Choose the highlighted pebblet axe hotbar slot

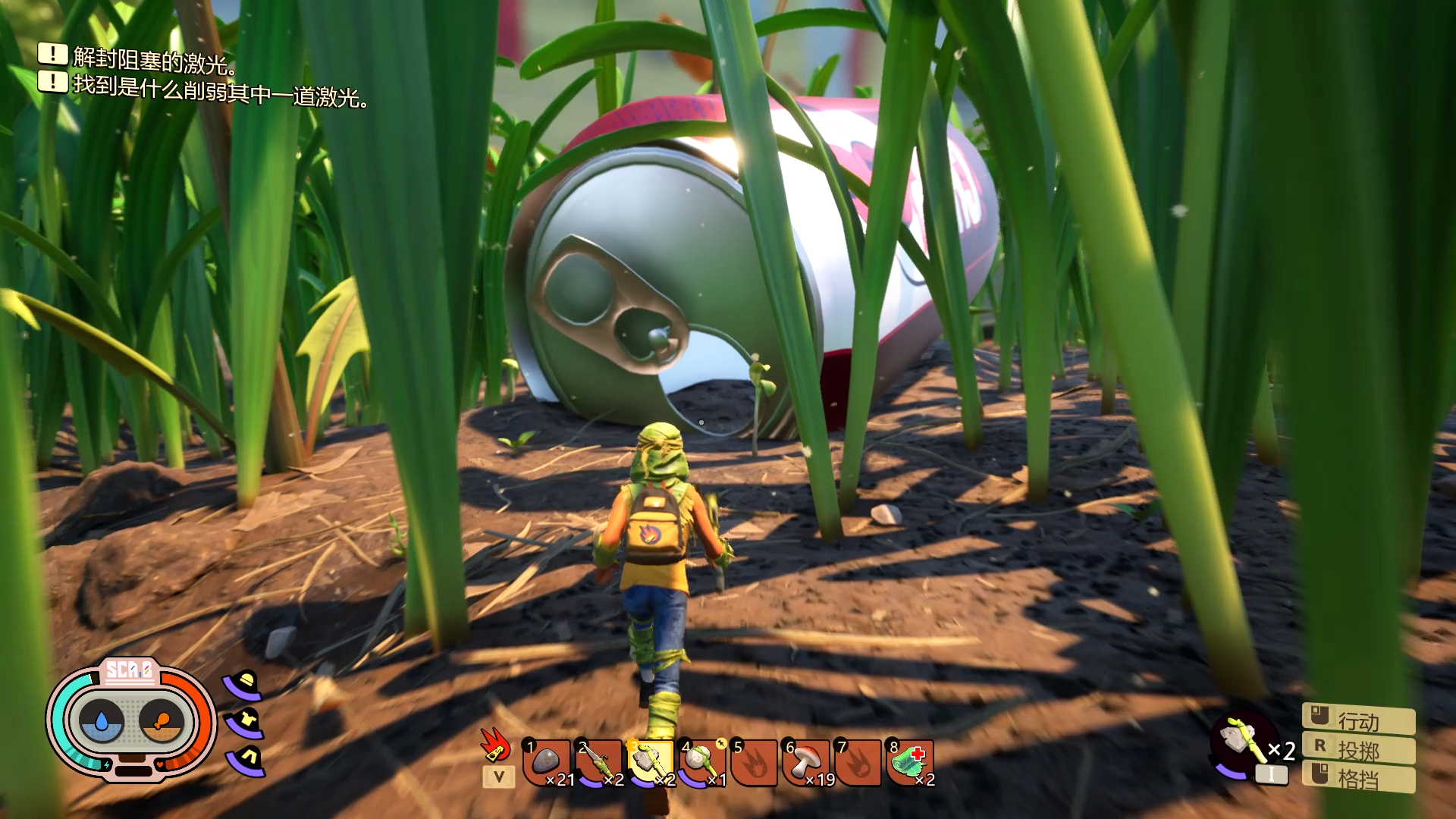[650, 762]
